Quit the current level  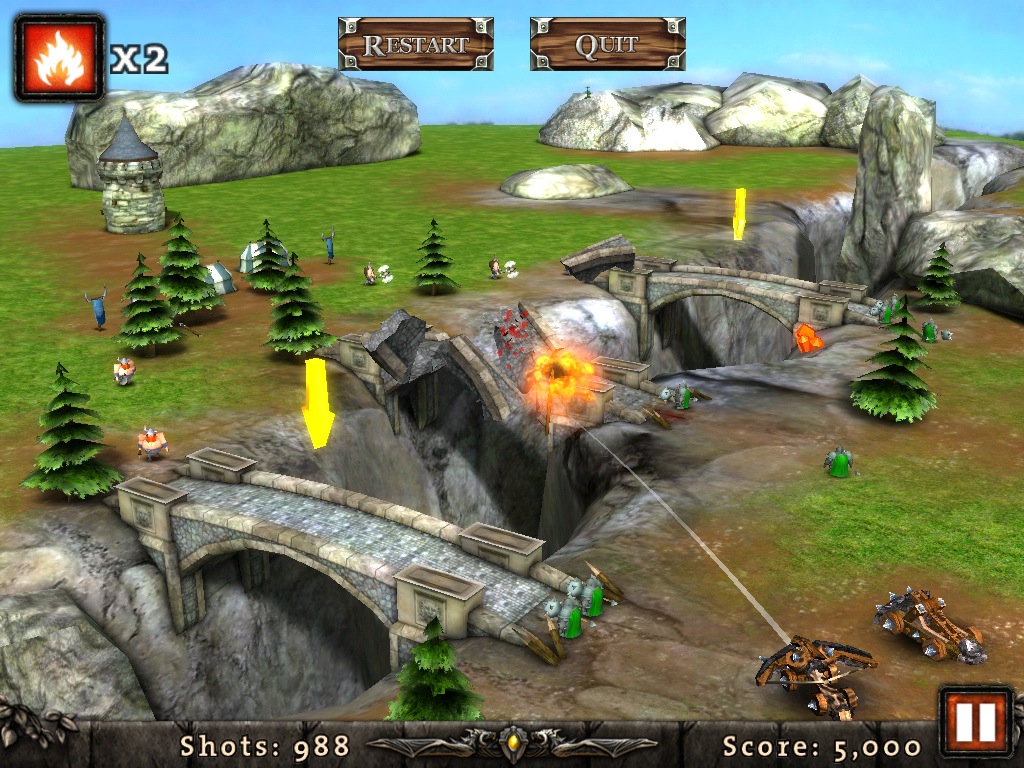click(607, 44)
